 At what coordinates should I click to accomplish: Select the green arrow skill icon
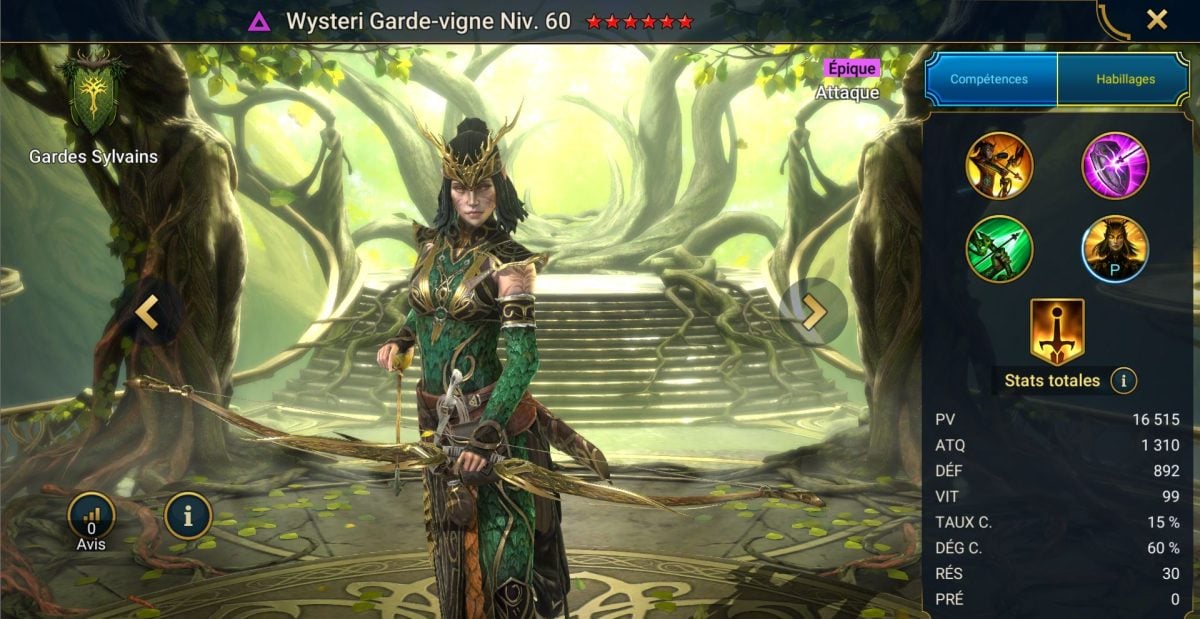coord(999,249)
